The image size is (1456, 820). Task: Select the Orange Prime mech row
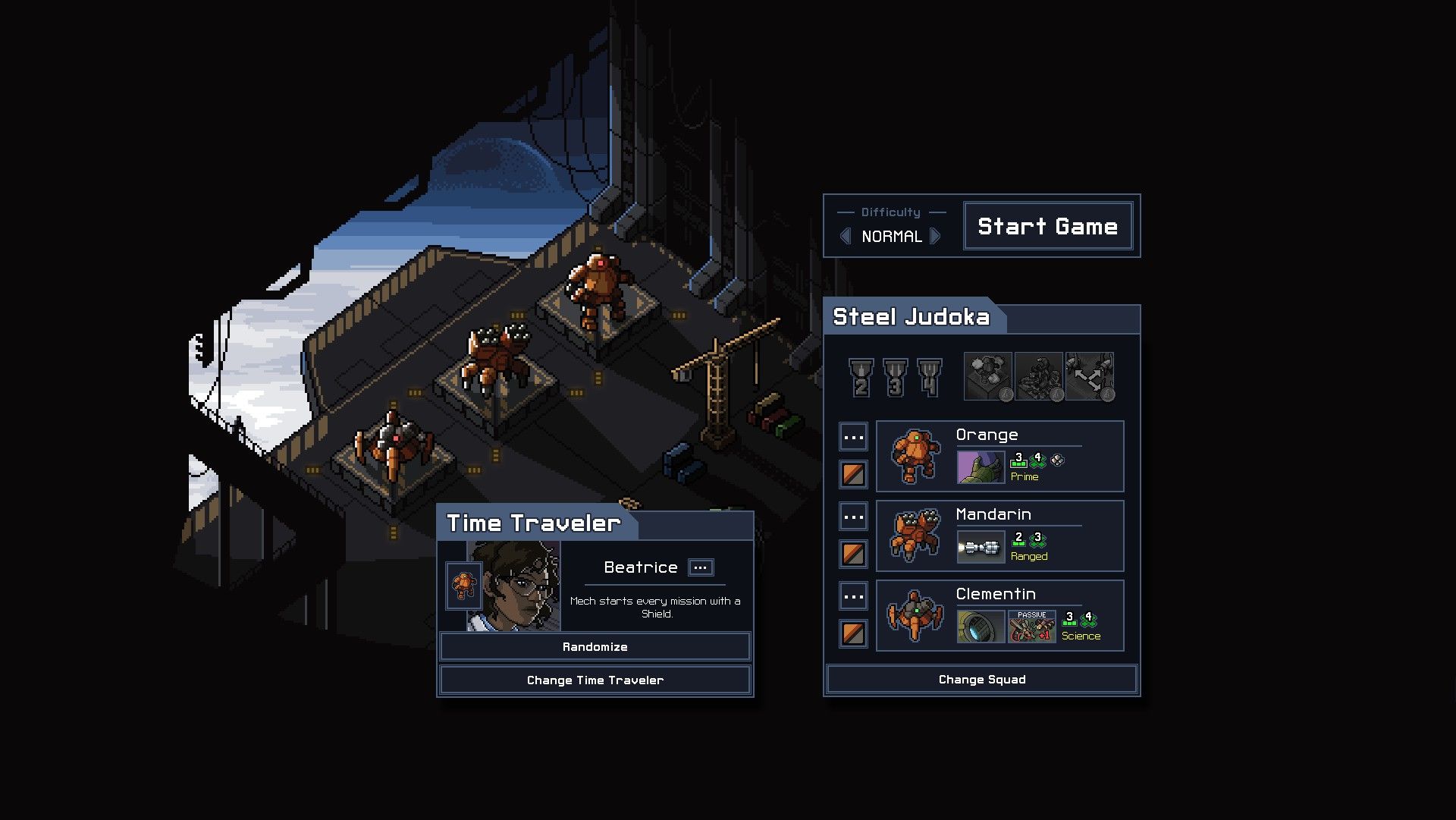pos(999,457)
